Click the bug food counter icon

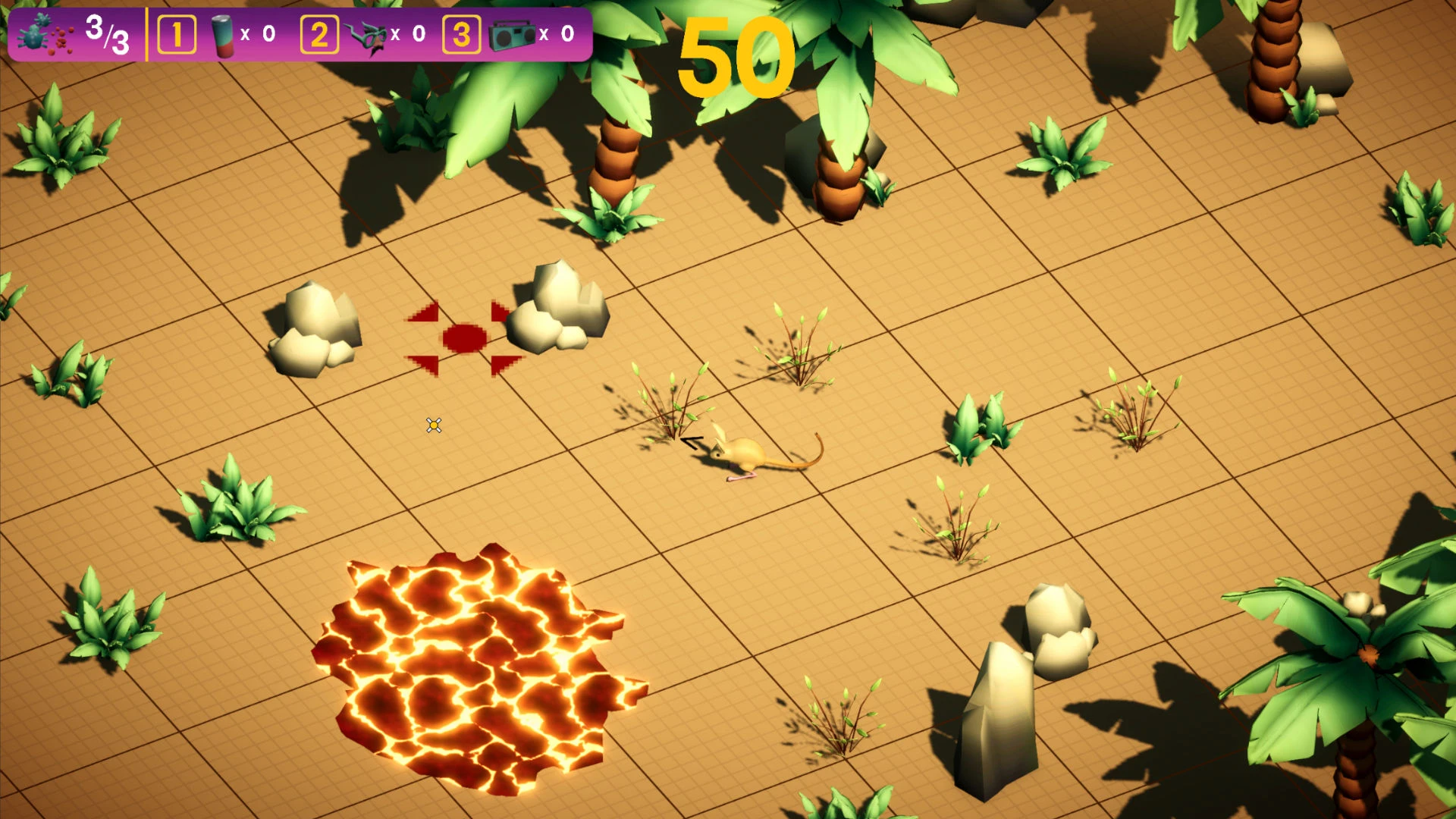45,36
